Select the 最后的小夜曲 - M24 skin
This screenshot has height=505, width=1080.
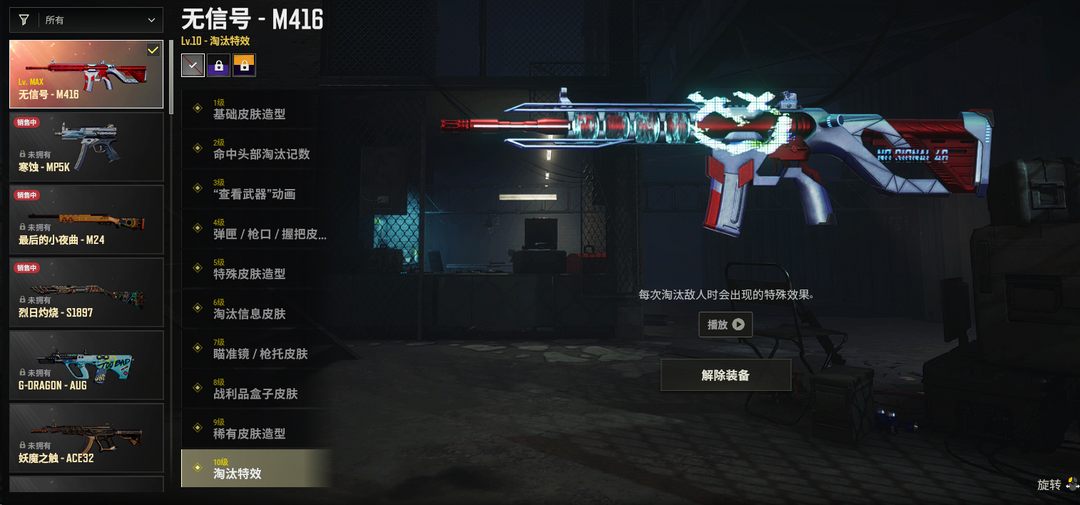pos(86,219)
